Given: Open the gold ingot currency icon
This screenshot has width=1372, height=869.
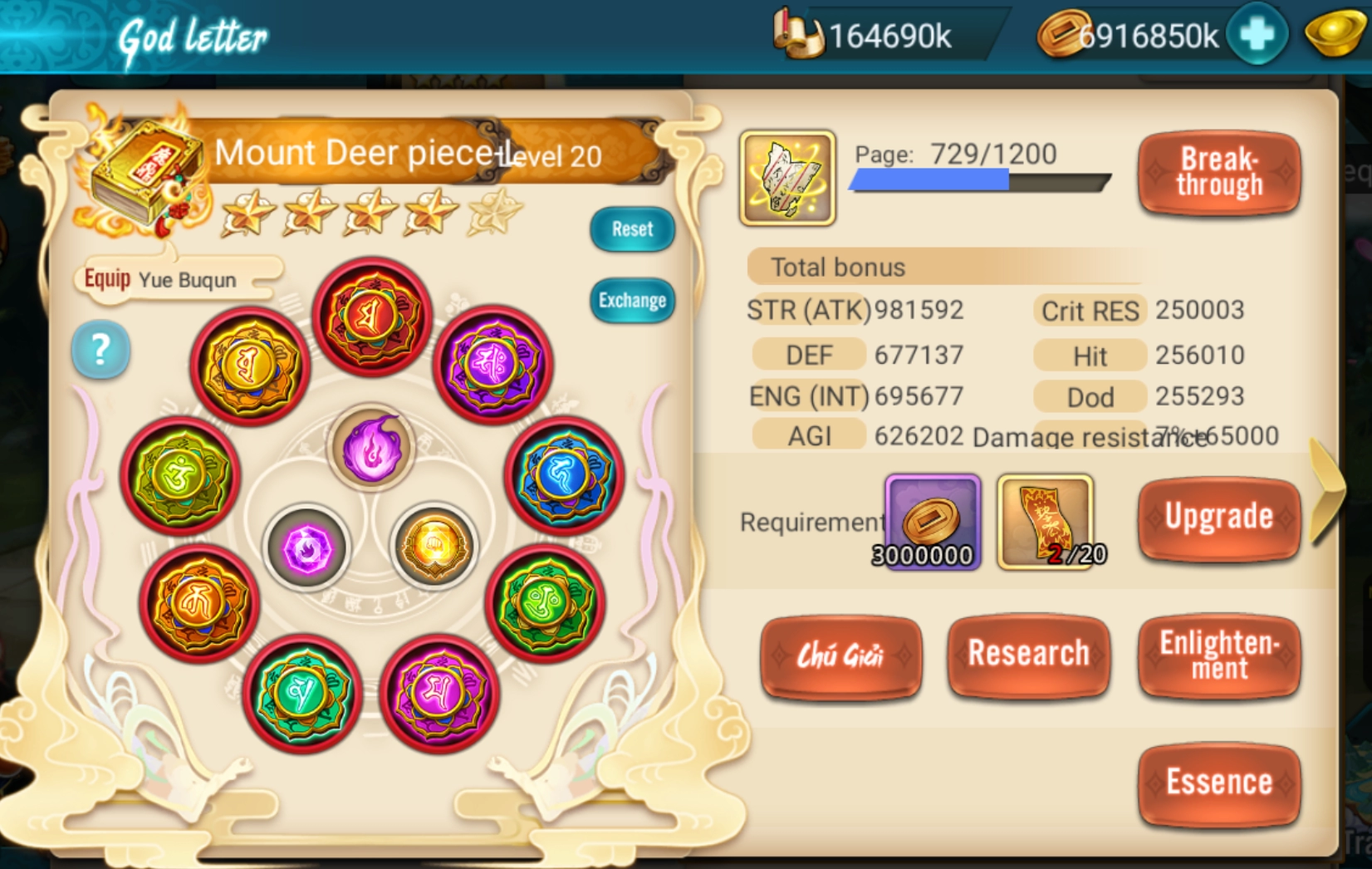Looking at the screenshot, I should [x=1335, y=34].
